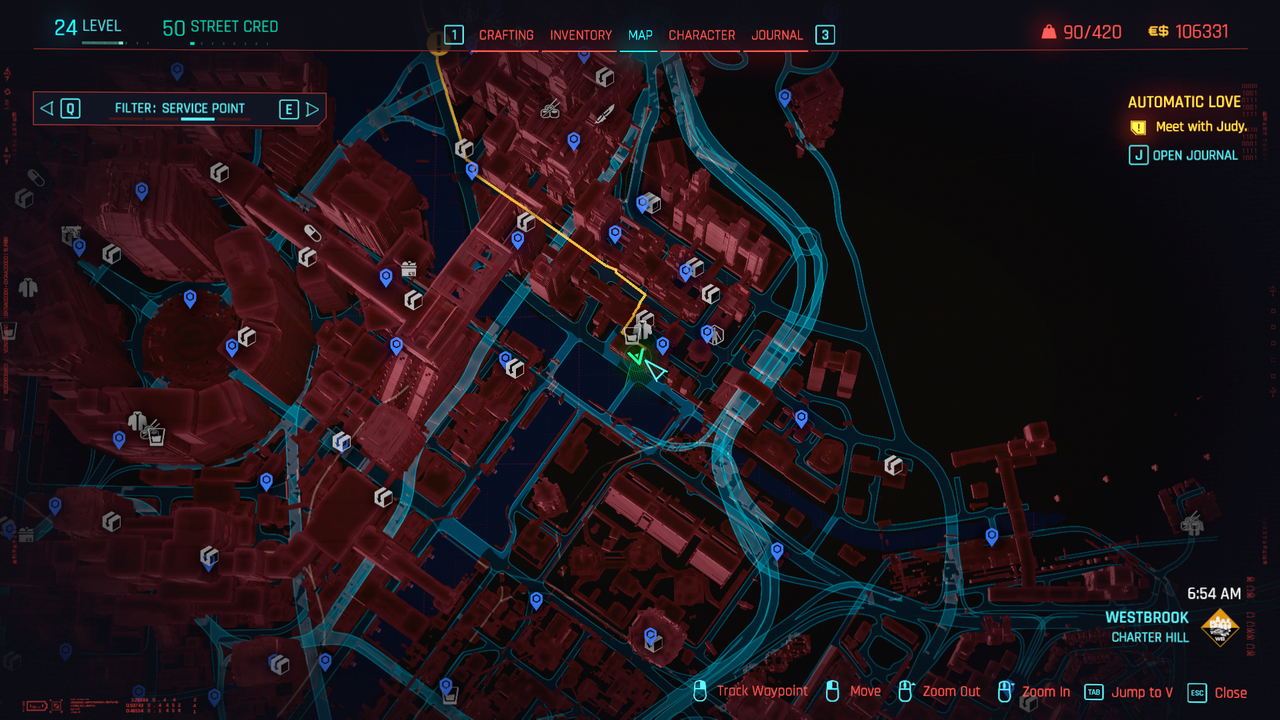Click the previous filter arrow
Viewport: 1280px width, 720px height.
coord(46,109)
